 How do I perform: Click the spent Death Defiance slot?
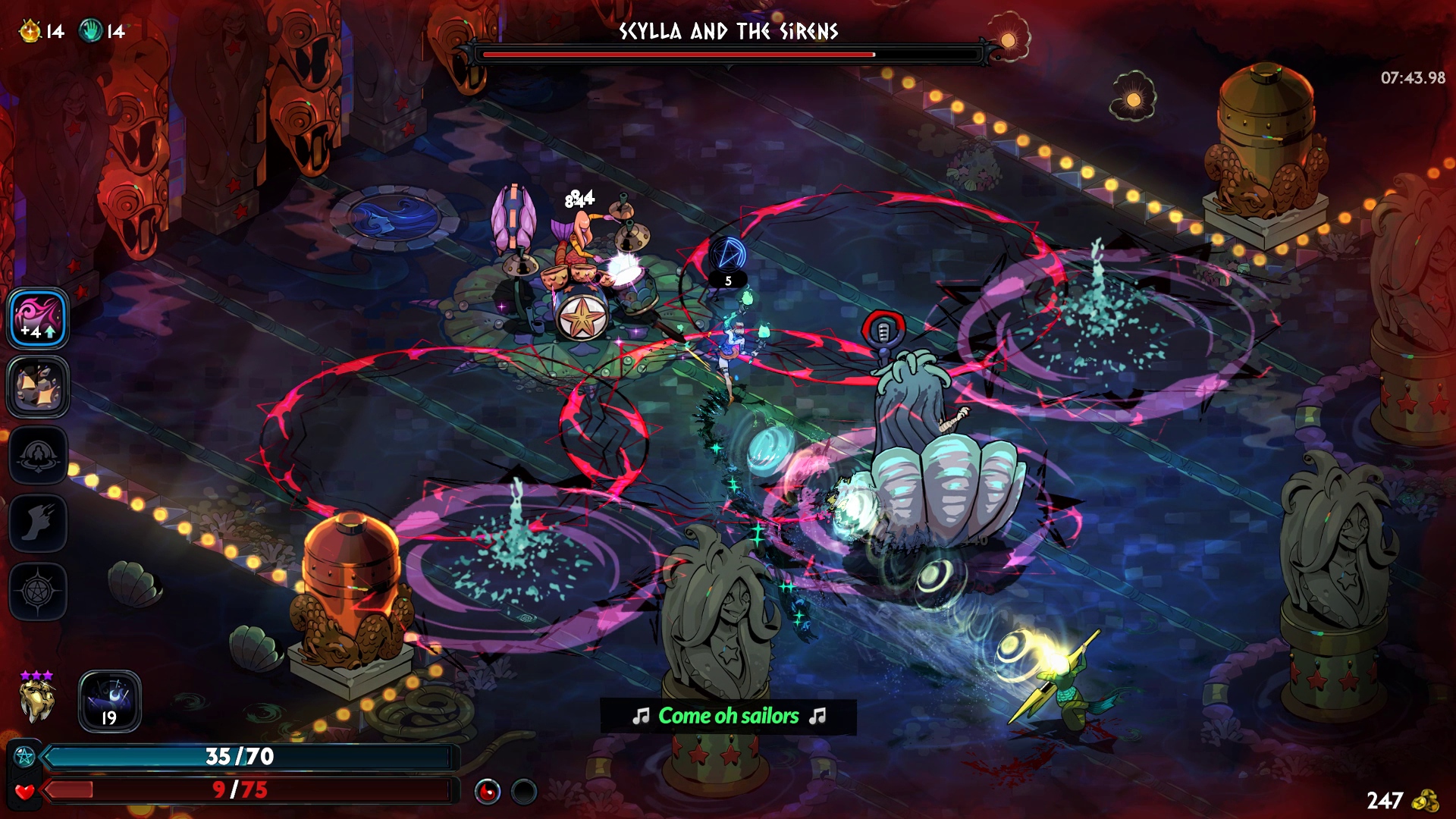524,792
